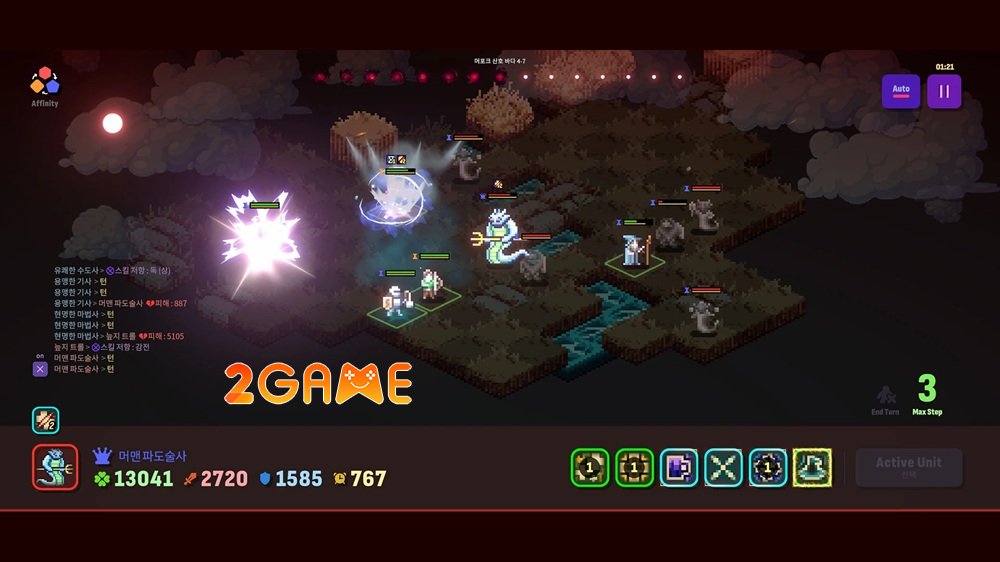The image size is (1000, 562).
Task: Open the Affinity chart
Action: pyautogui.click(x=44, y=84)
